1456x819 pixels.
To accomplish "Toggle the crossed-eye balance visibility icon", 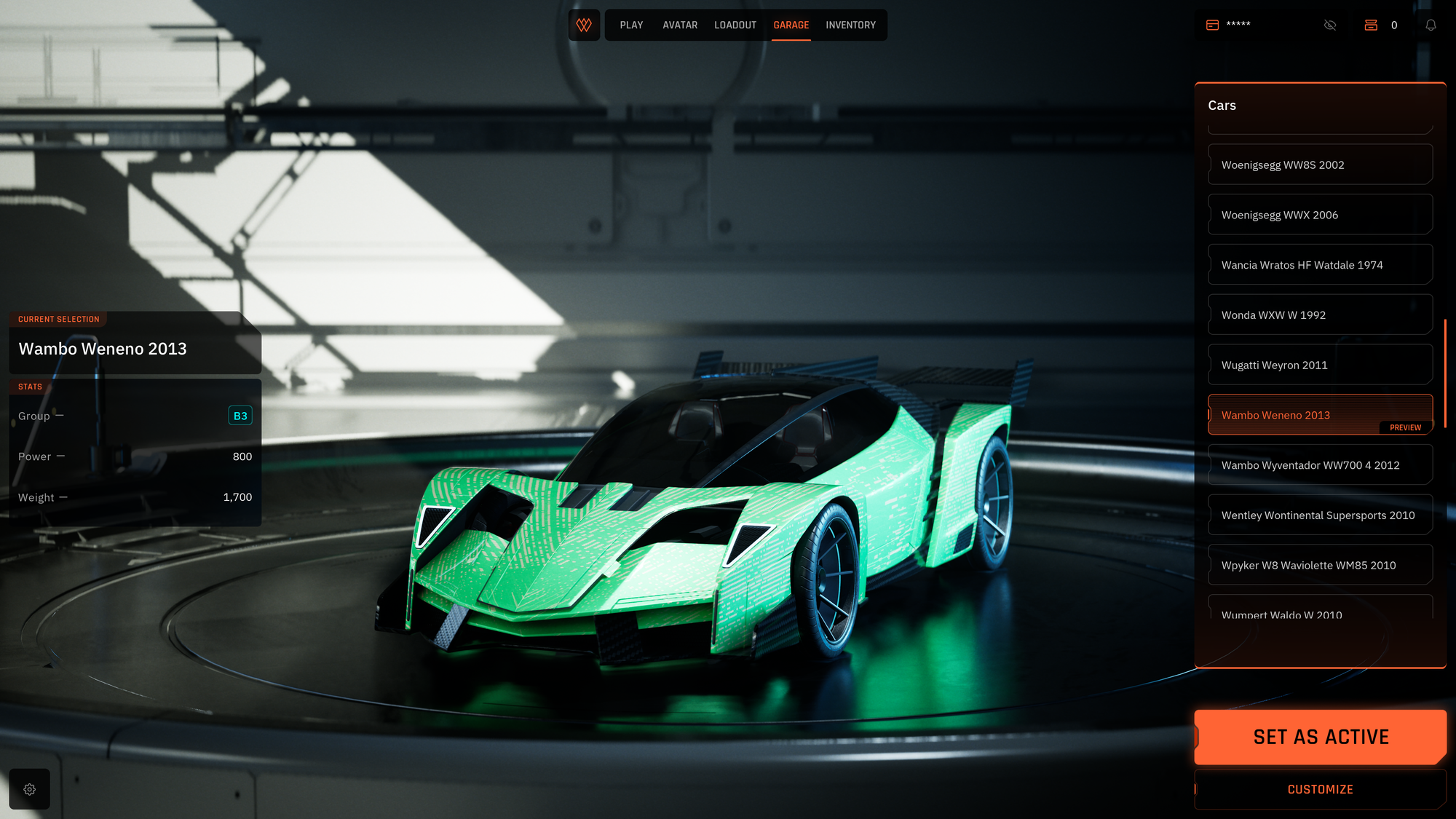I will (1330, 25).
